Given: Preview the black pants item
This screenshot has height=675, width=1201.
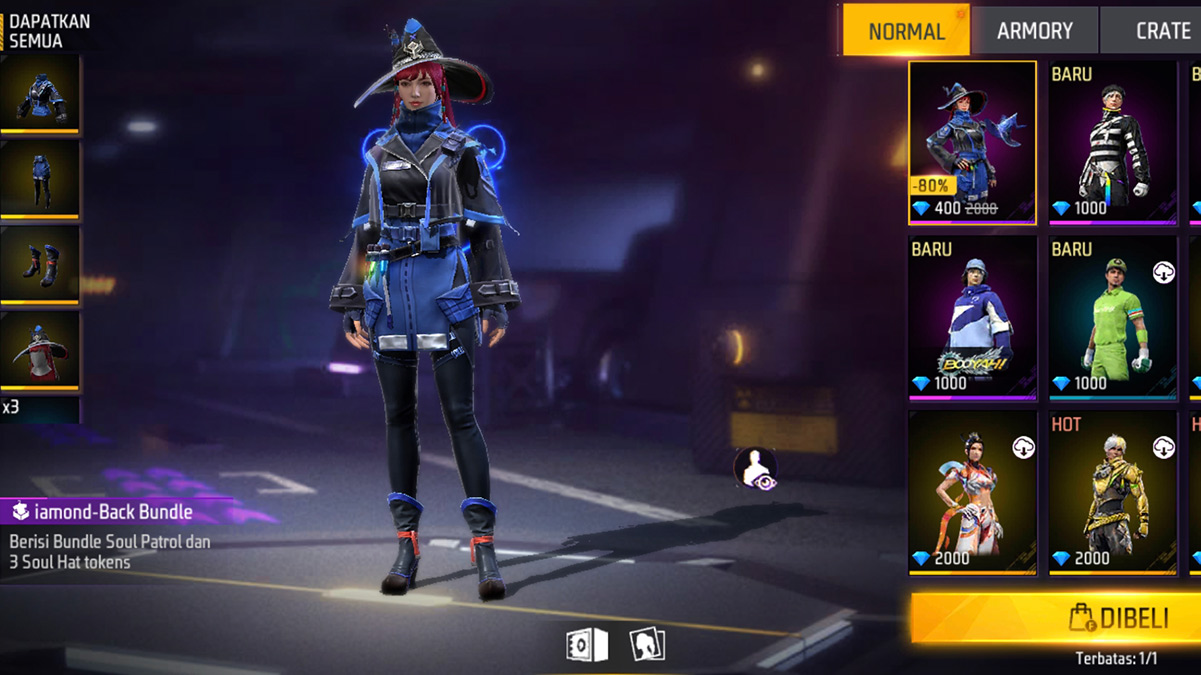Looking at the screenshot, I should click(40, 180).
